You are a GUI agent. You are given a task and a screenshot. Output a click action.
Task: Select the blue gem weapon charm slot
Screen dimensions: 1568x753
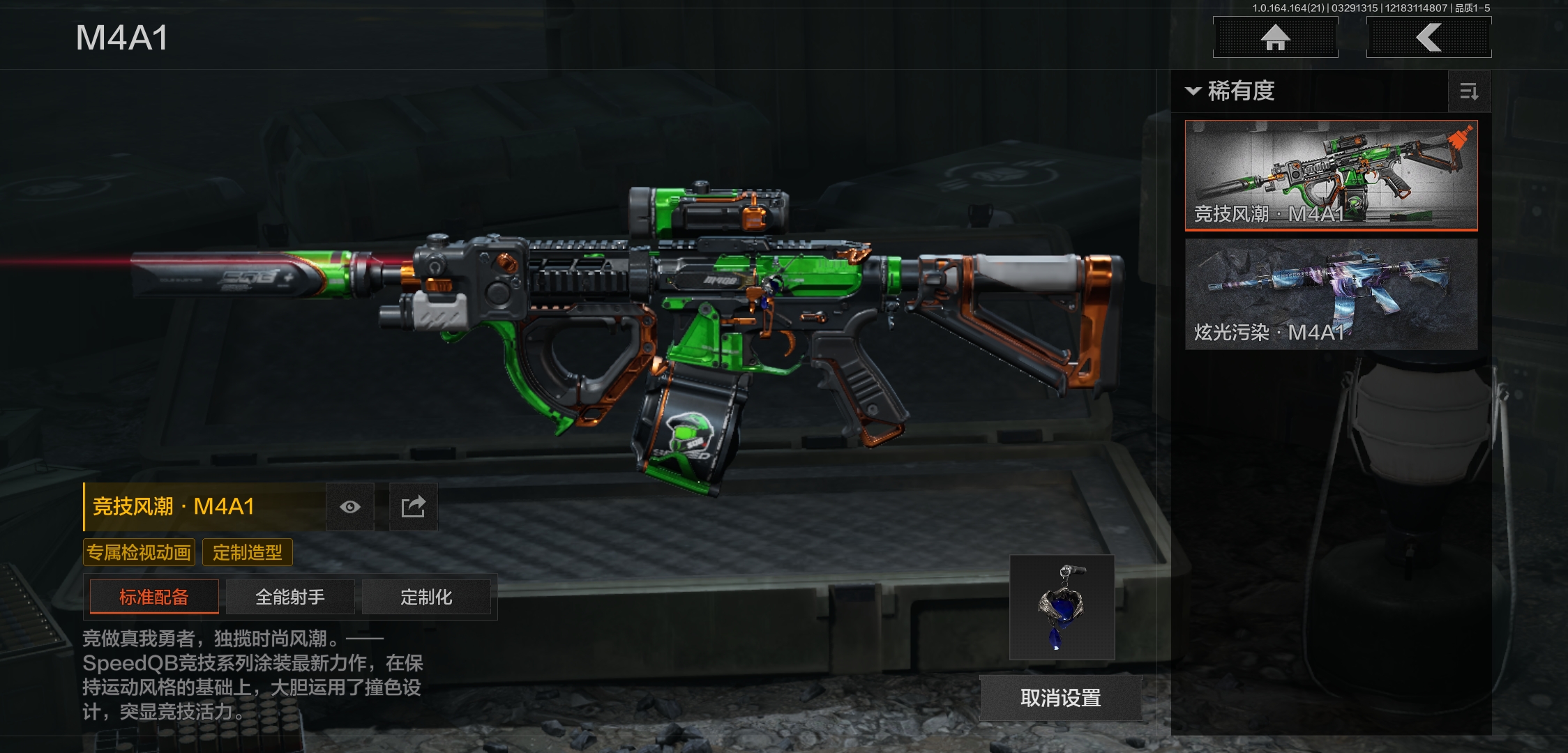point(1062,607)
